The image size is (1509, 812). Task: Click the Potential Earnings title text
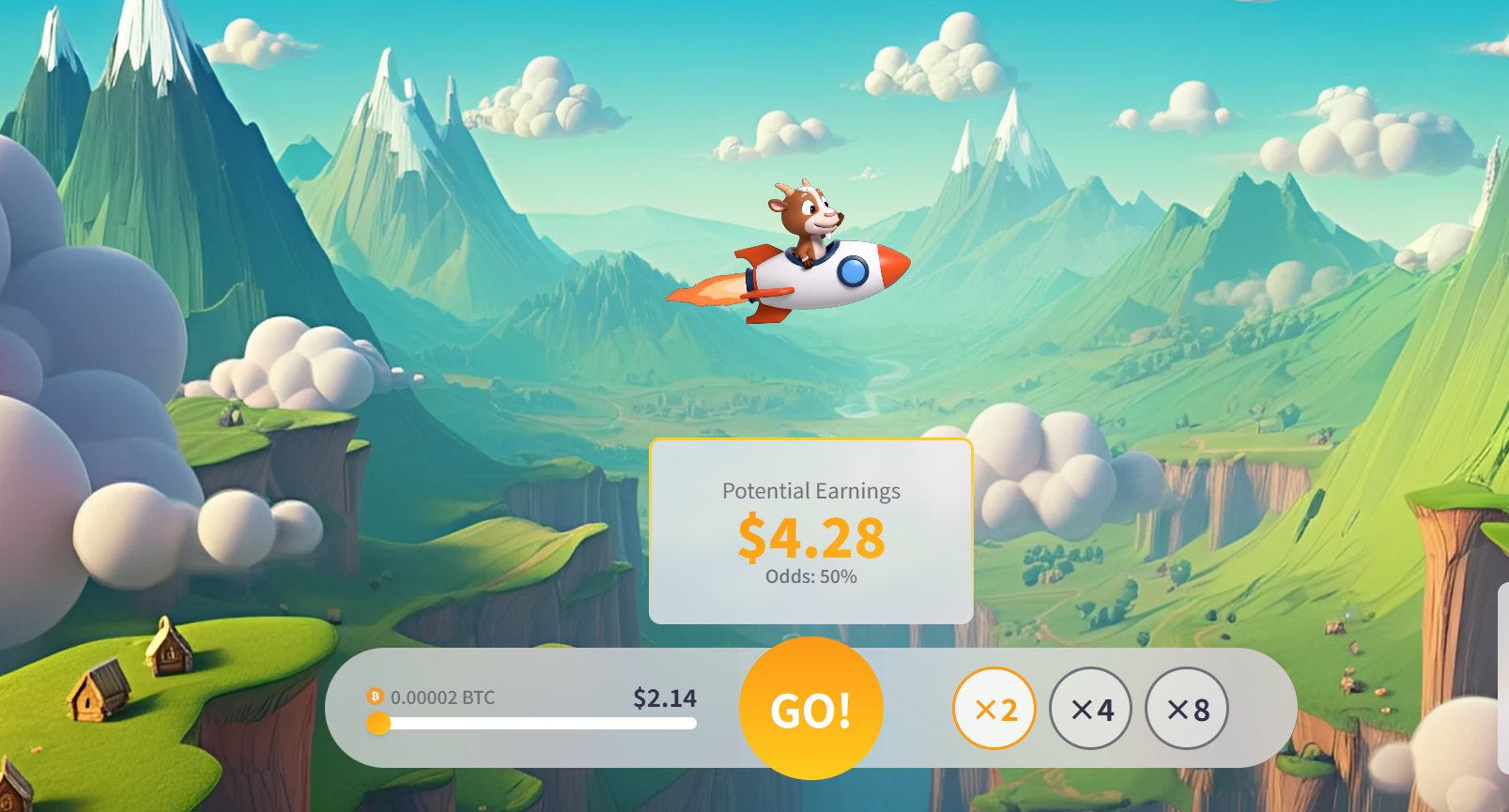point(809,490)
